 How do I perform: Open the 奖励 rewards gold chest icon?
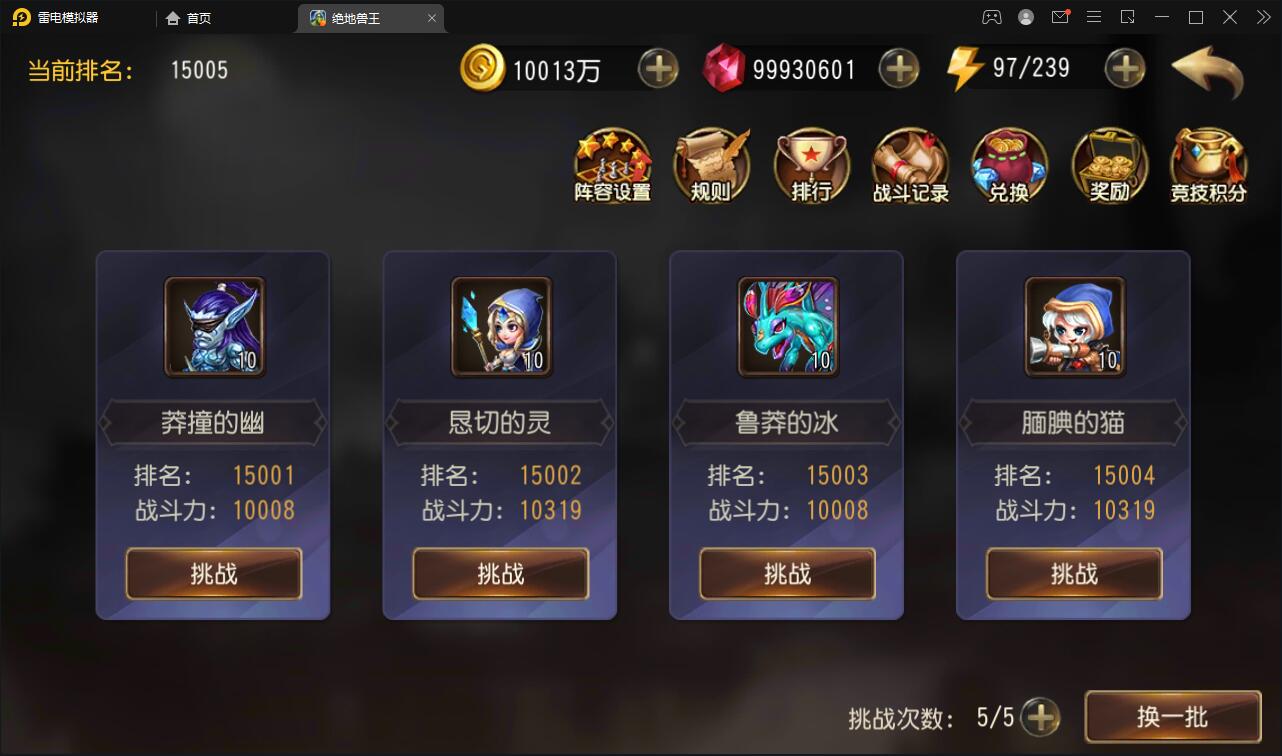point(1109,165)
